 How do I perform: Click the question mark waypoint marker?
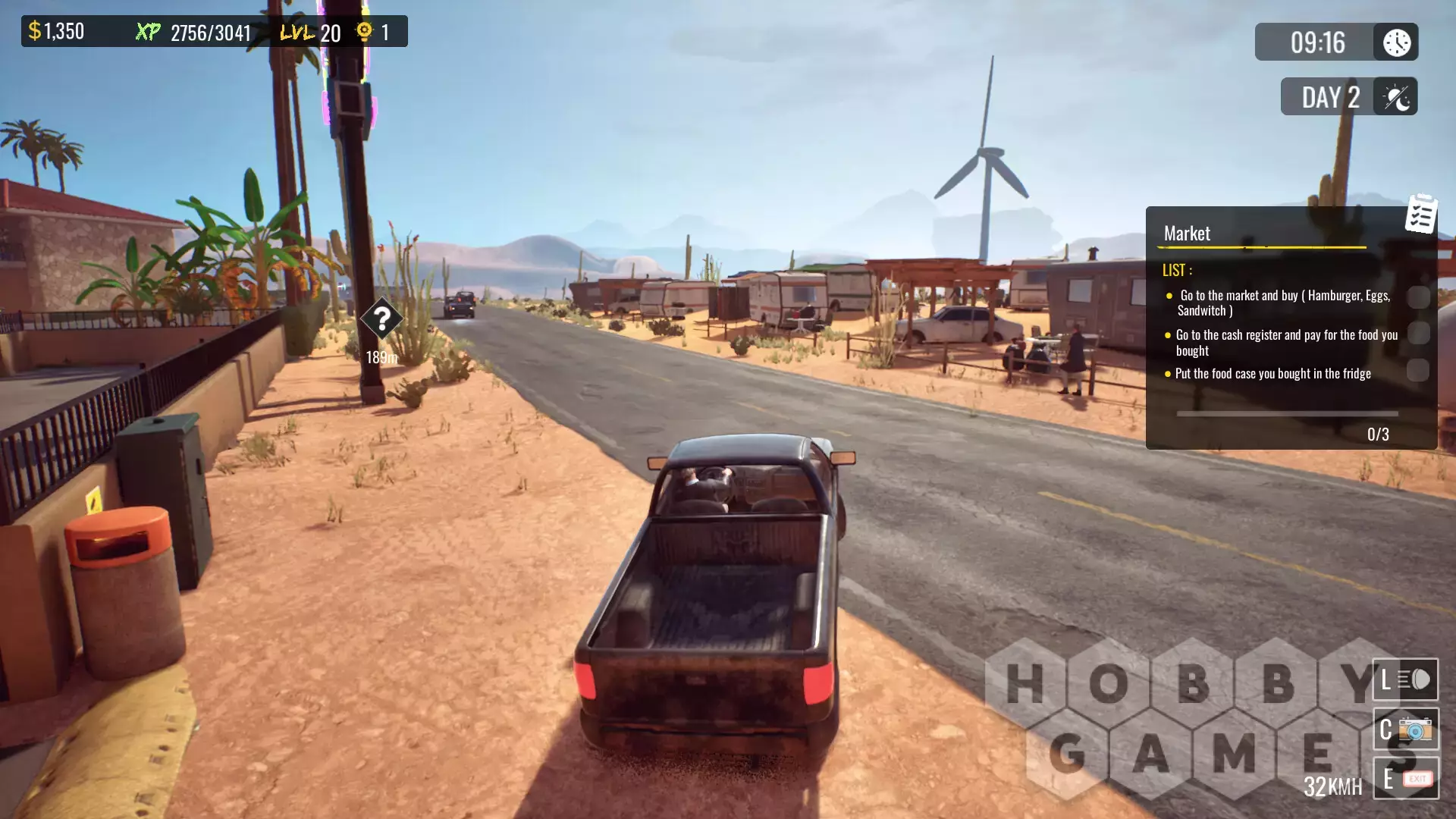[381, 319]
